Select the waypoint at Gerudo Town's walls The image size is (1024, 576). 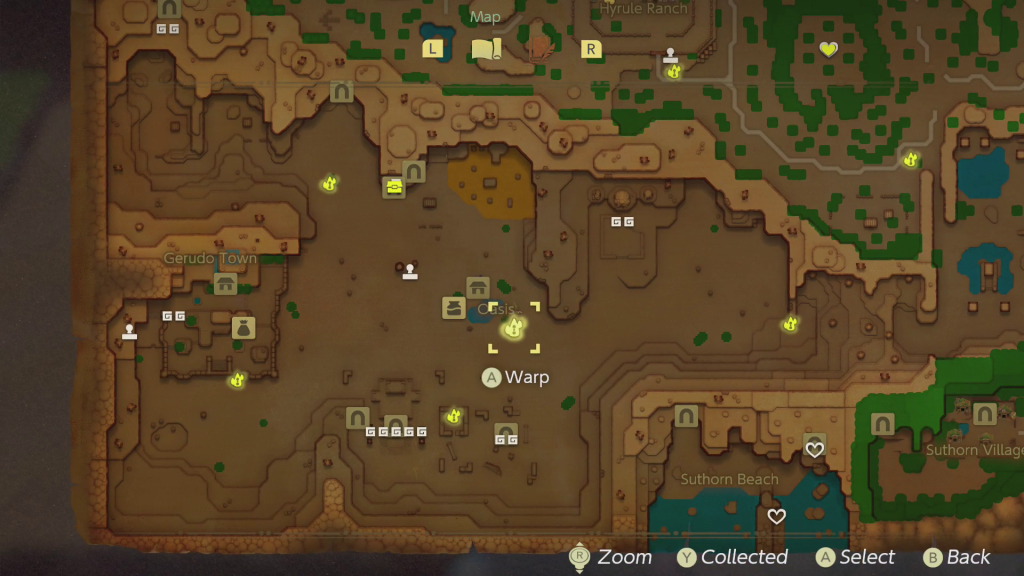tap(237, 380)
